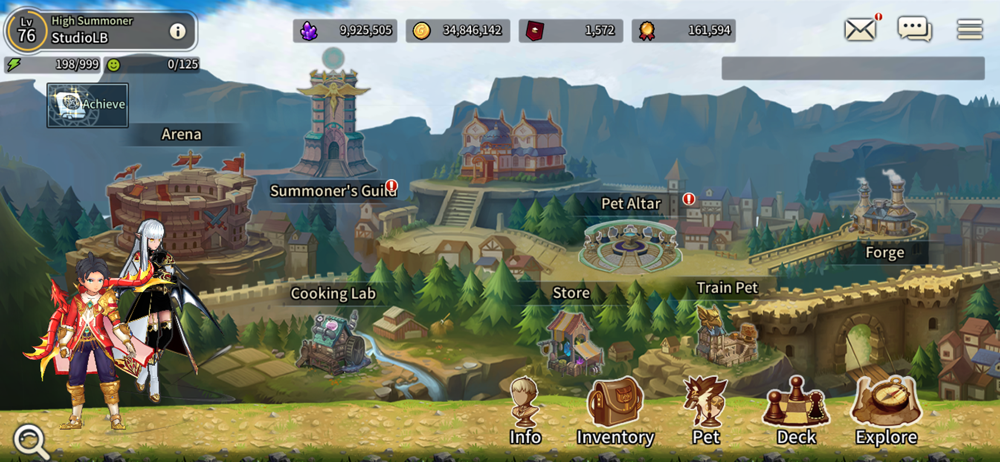
Task: Open the Deck menu
Action: click(796, 410)
